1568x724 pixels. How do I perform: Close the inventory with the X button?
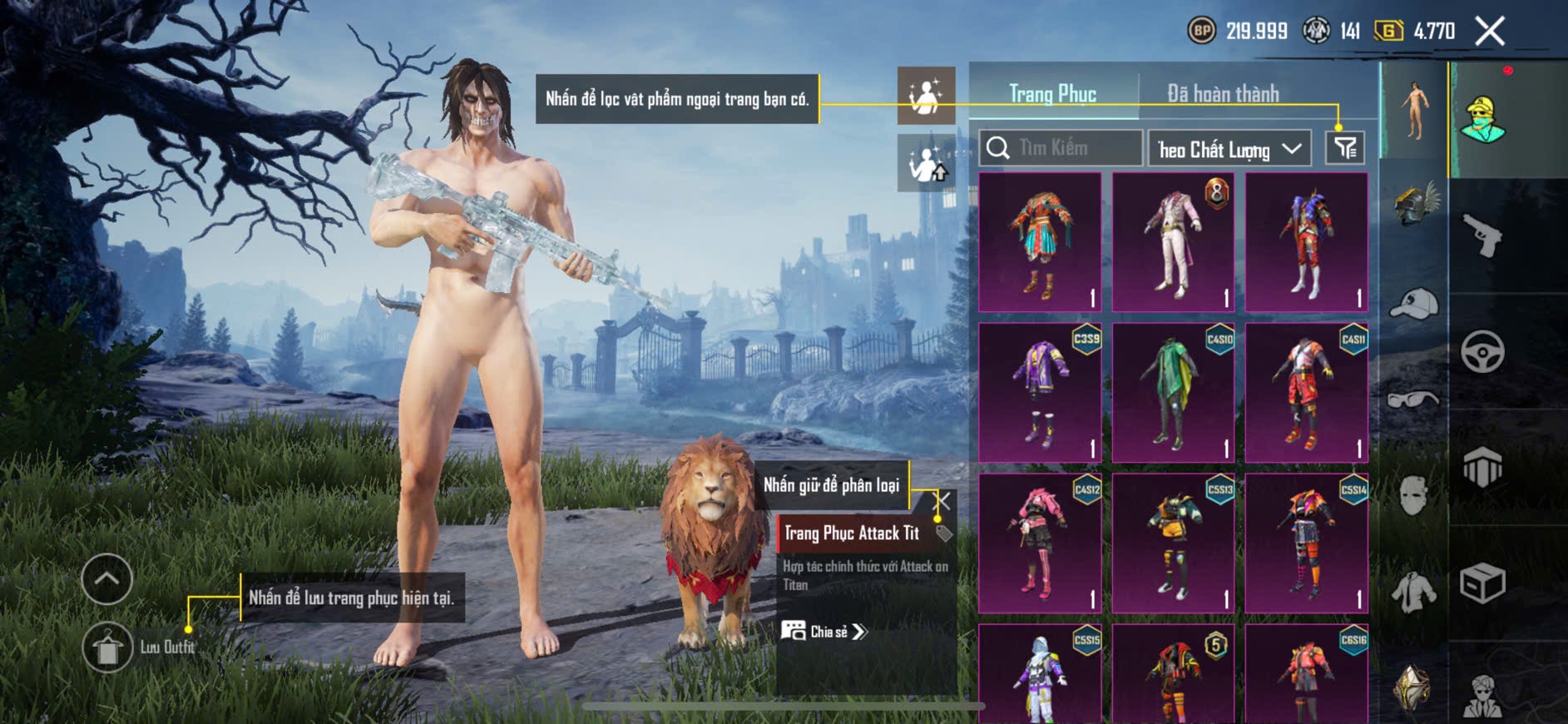pyautogui.click(x=1489, y=32)
